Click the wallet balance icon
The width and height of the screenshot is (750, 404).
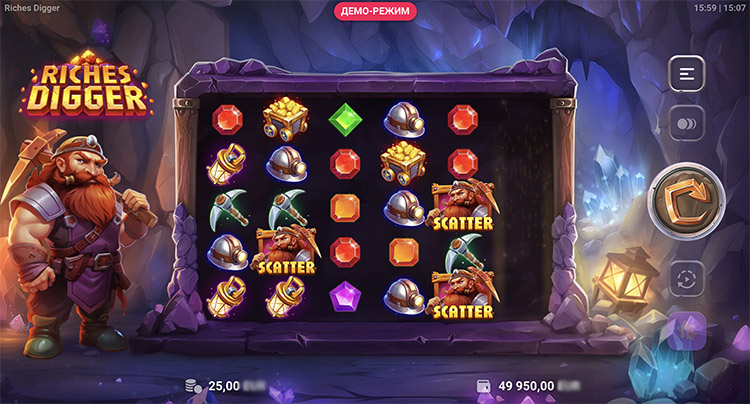click(483, 385)
